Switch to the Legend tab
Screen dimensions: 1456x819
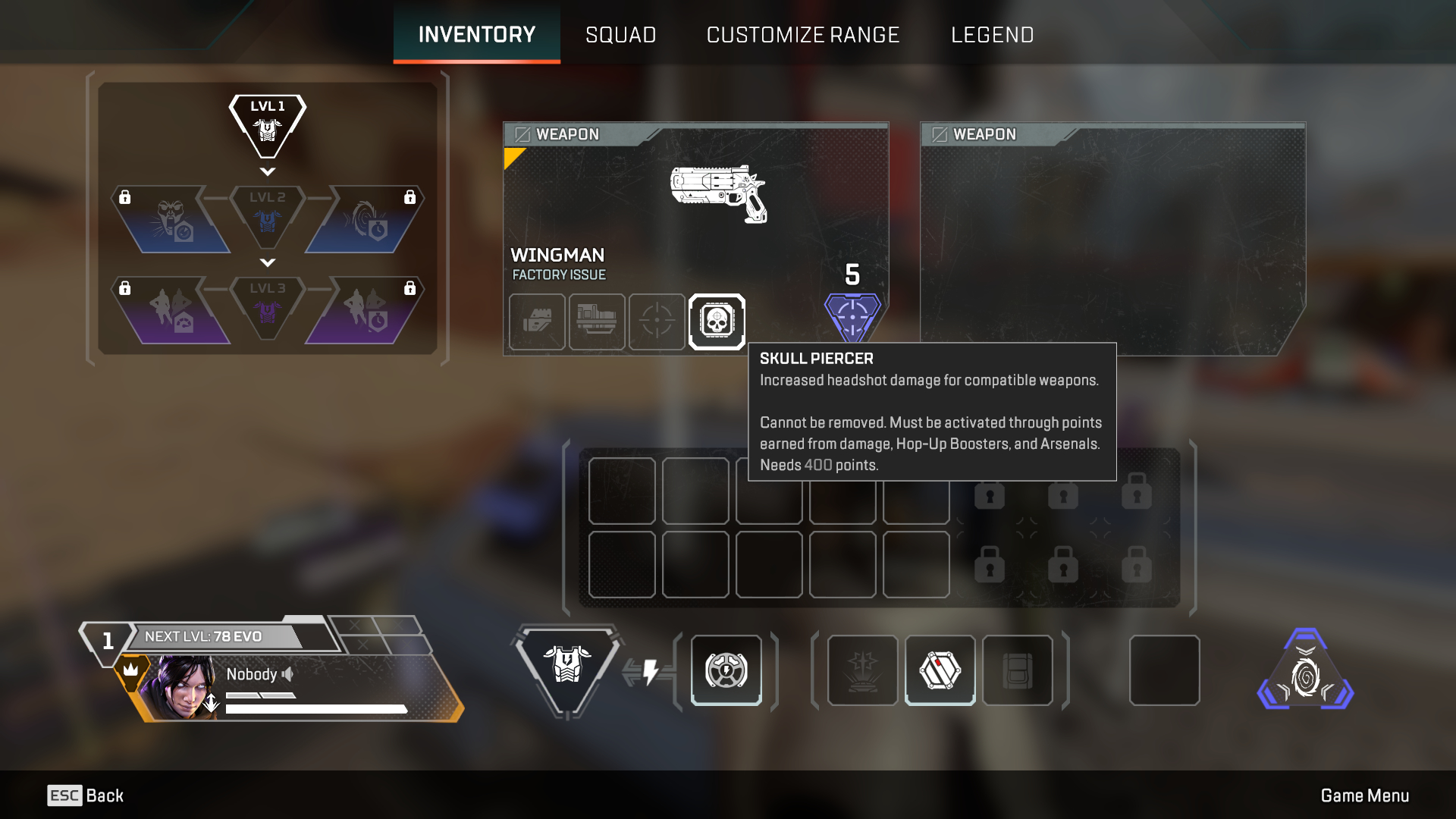click(992, 35)
